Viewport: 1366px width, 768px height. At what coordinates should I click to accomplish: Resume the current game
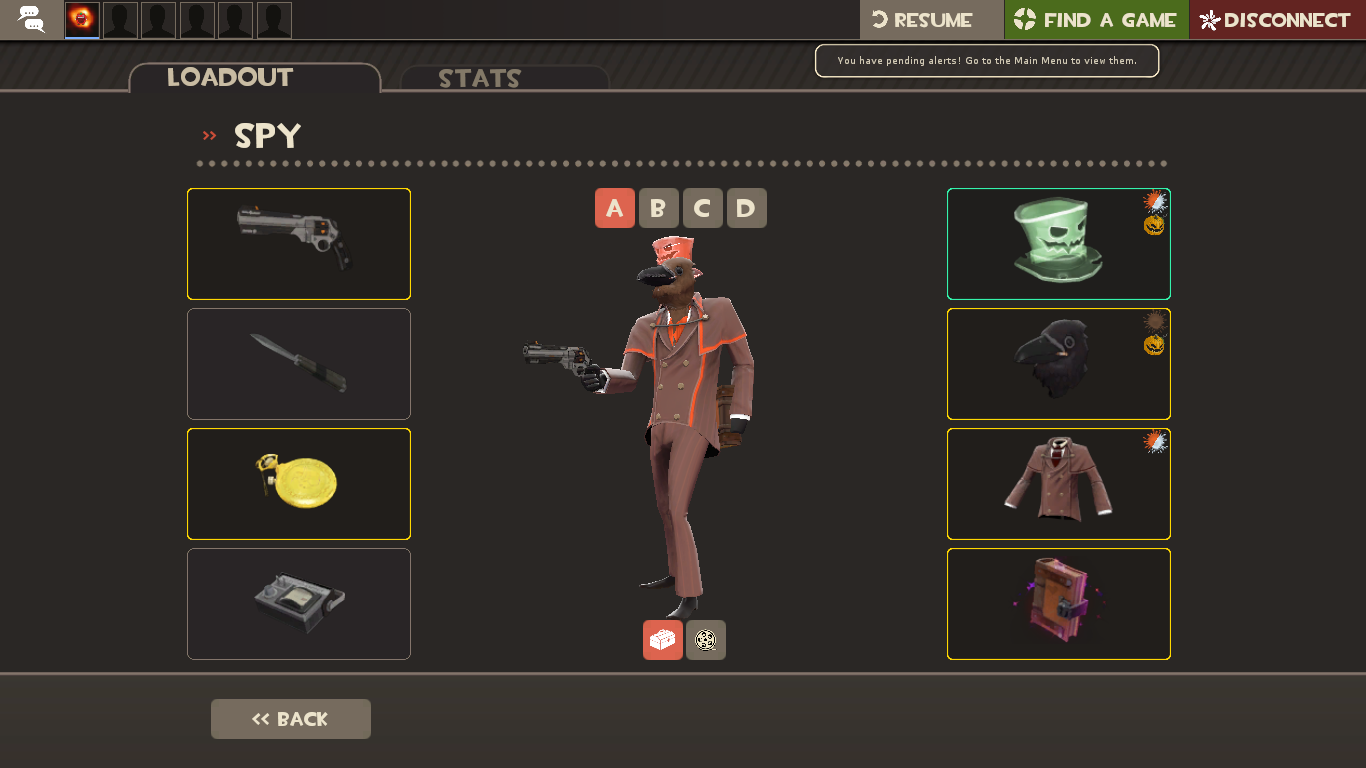(931, 20)
